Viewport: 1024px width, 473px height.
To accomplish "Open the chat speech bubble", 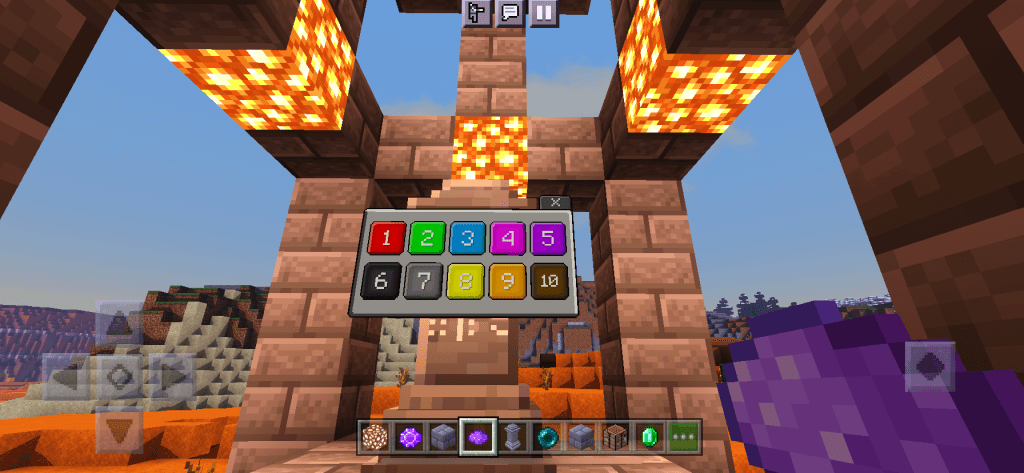I will coord(510,13).
